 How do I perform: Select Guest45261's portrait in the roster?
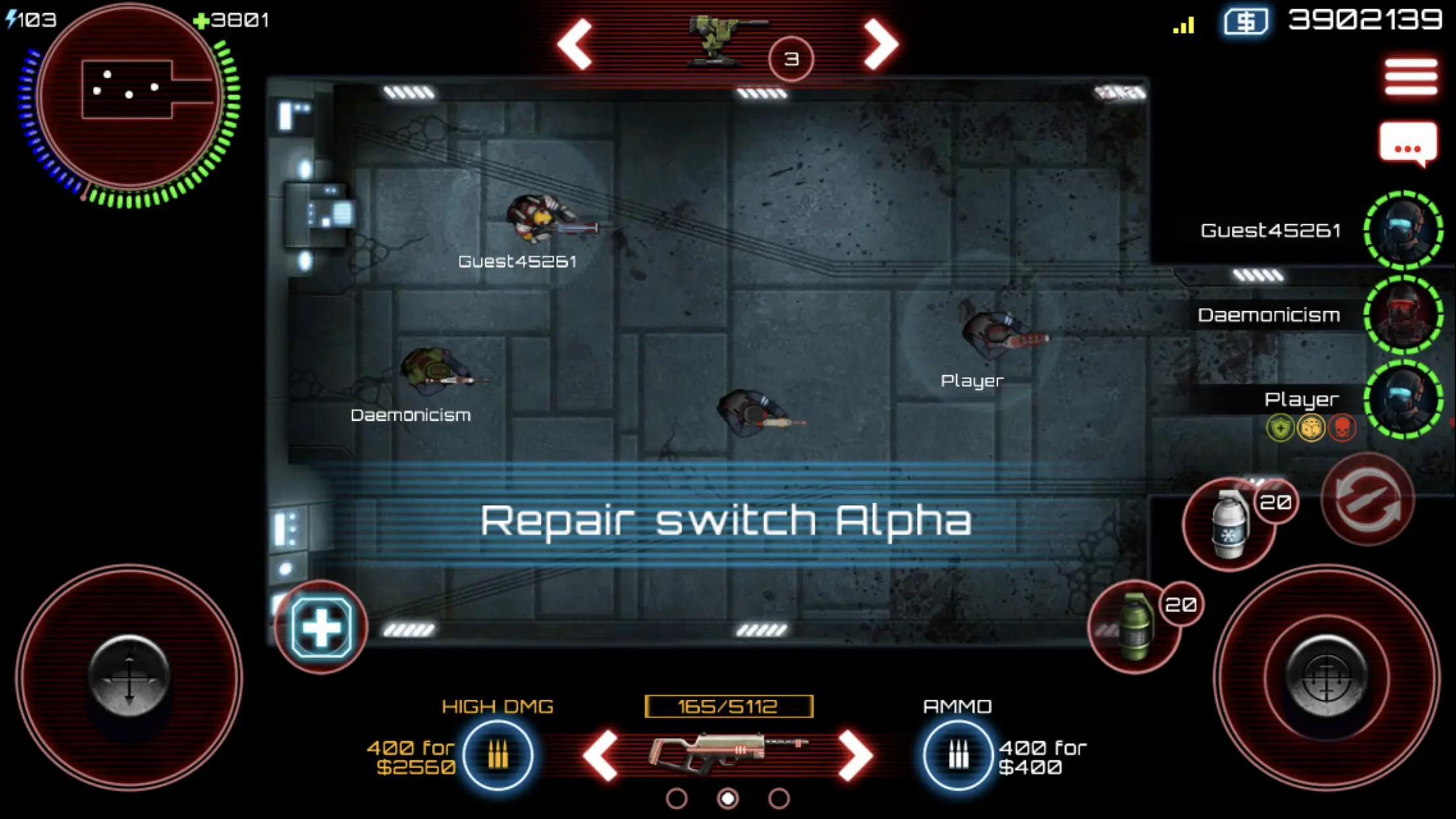tap(1403, 231)
